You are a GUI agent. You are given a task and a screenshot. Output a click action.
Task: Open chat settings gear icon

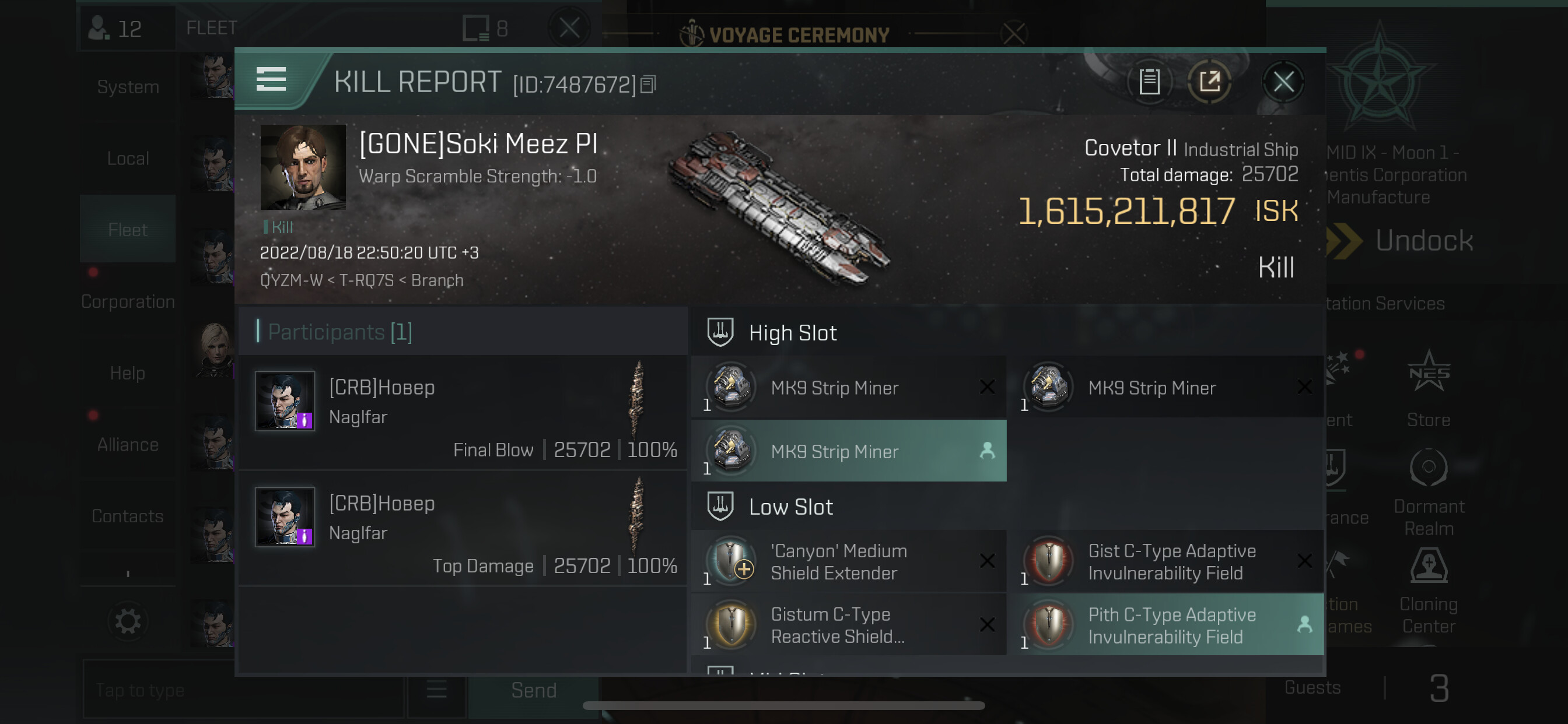coord(128,621)
